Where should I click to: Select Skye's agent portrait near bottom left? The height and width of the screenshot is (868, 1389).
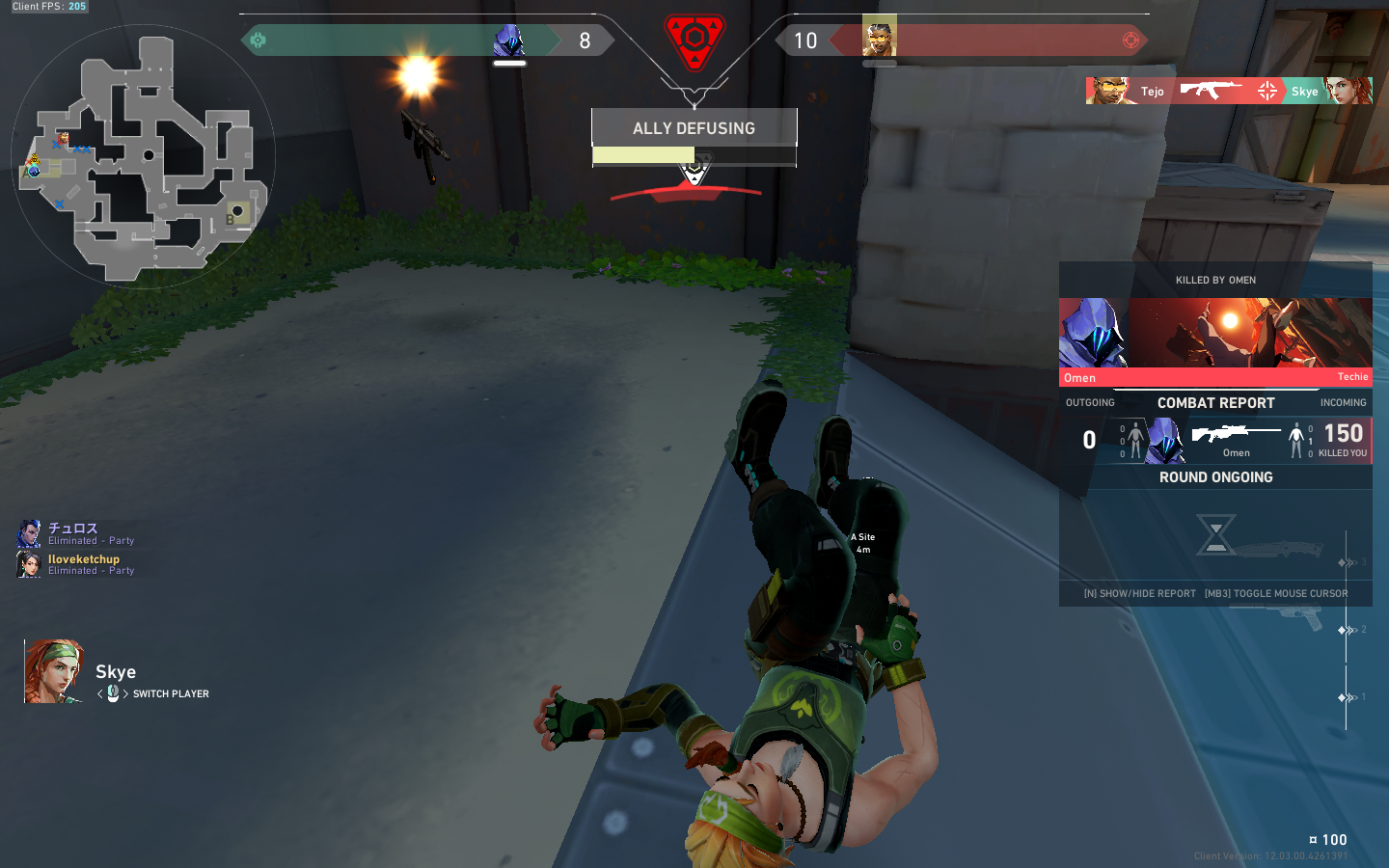pos(53,670)
